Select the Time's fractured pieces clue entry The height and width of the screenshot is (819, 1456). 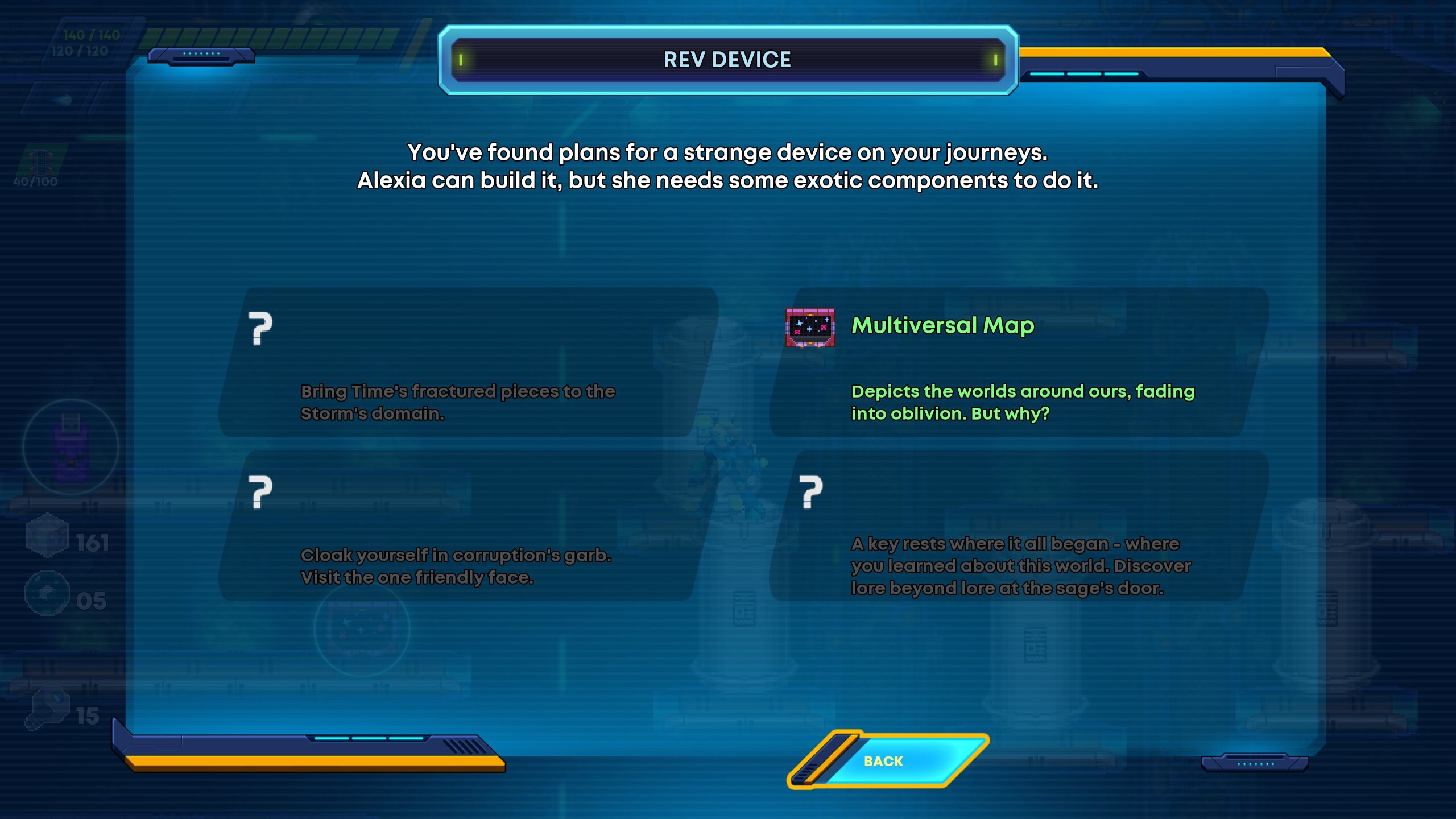(466, 362)
